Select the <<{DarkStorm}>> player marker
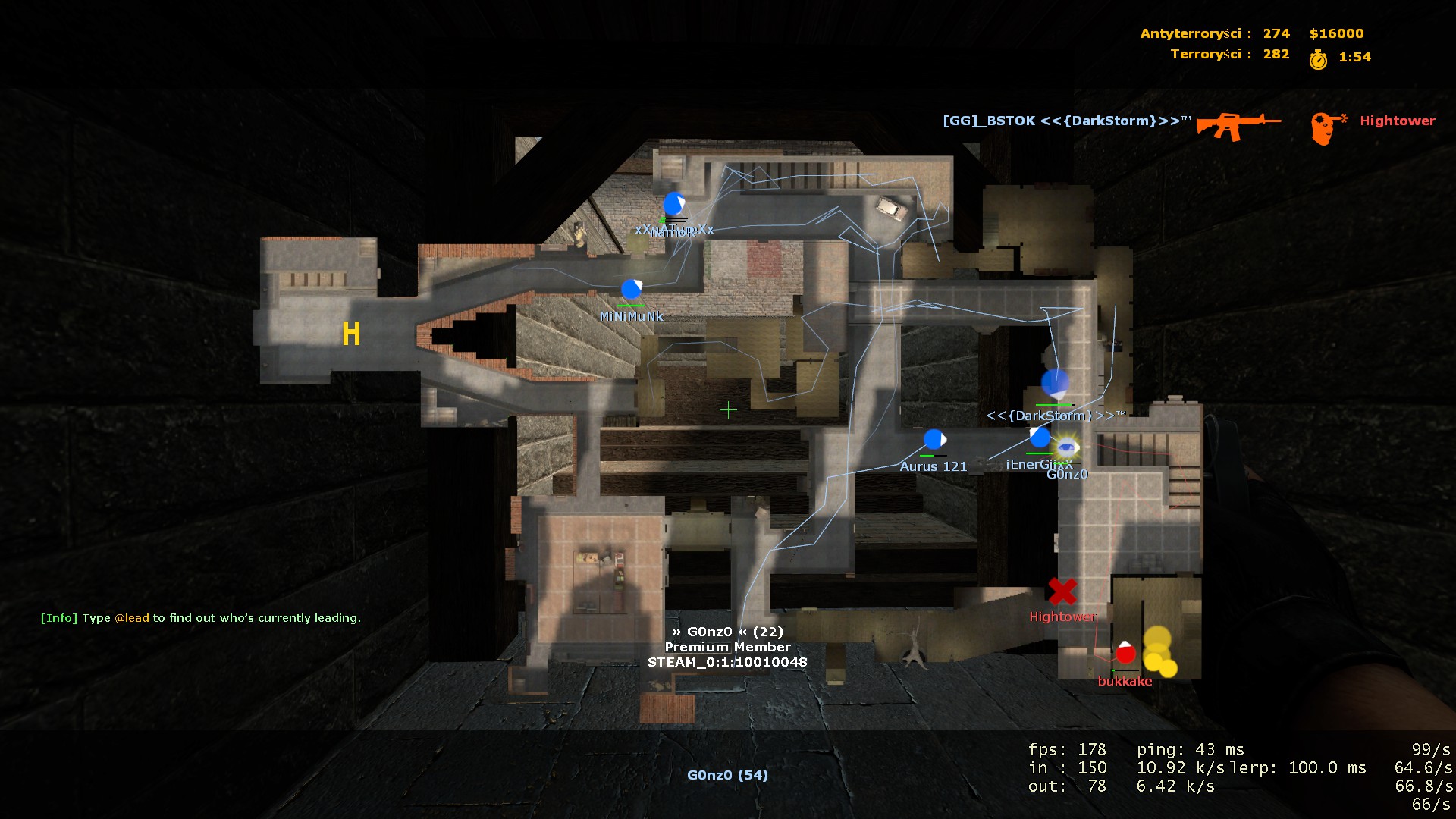1456x819 pixels. click(x=1055, y=383)
